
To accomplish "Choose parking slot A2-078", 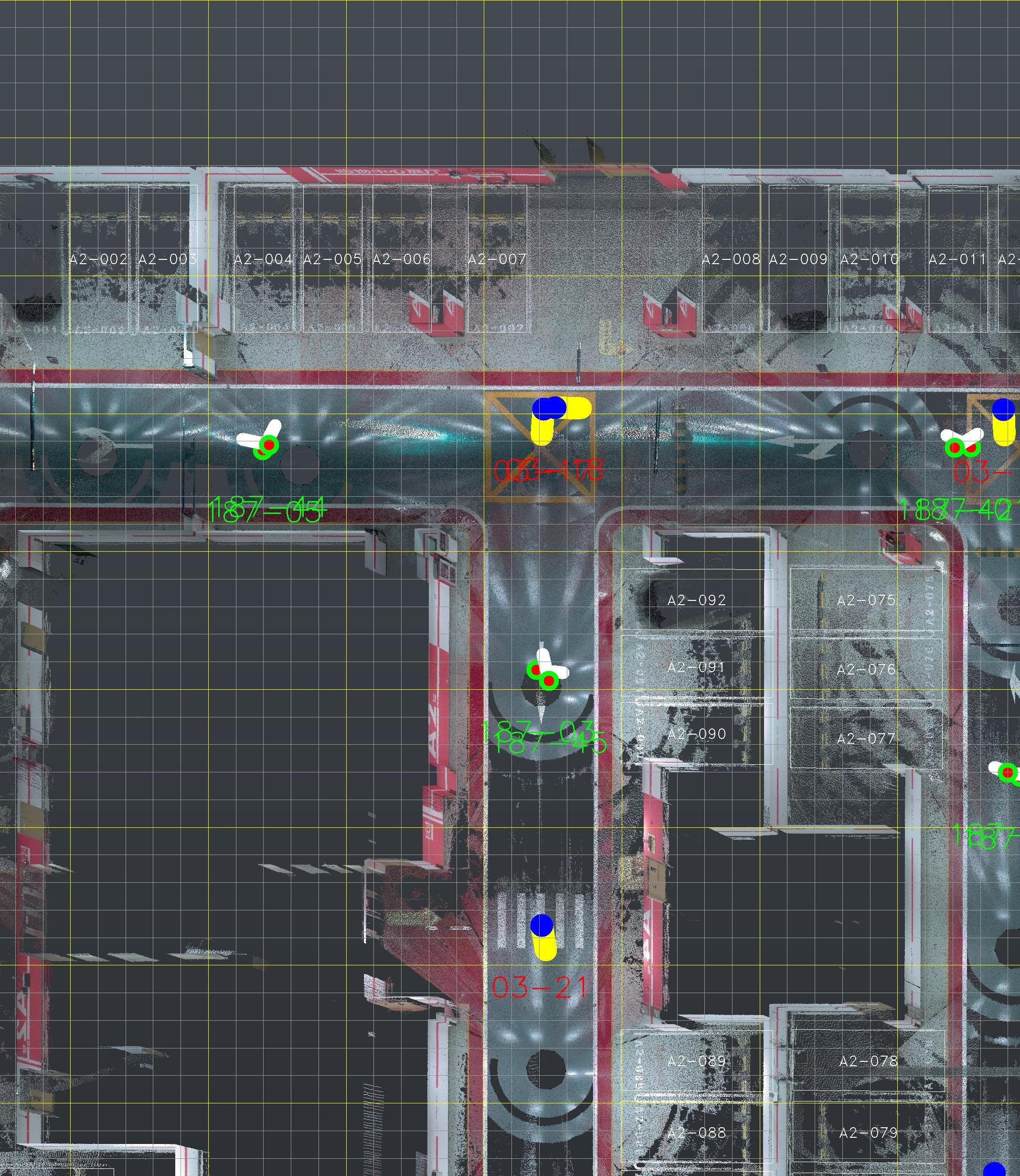I will click(868, 1061).
